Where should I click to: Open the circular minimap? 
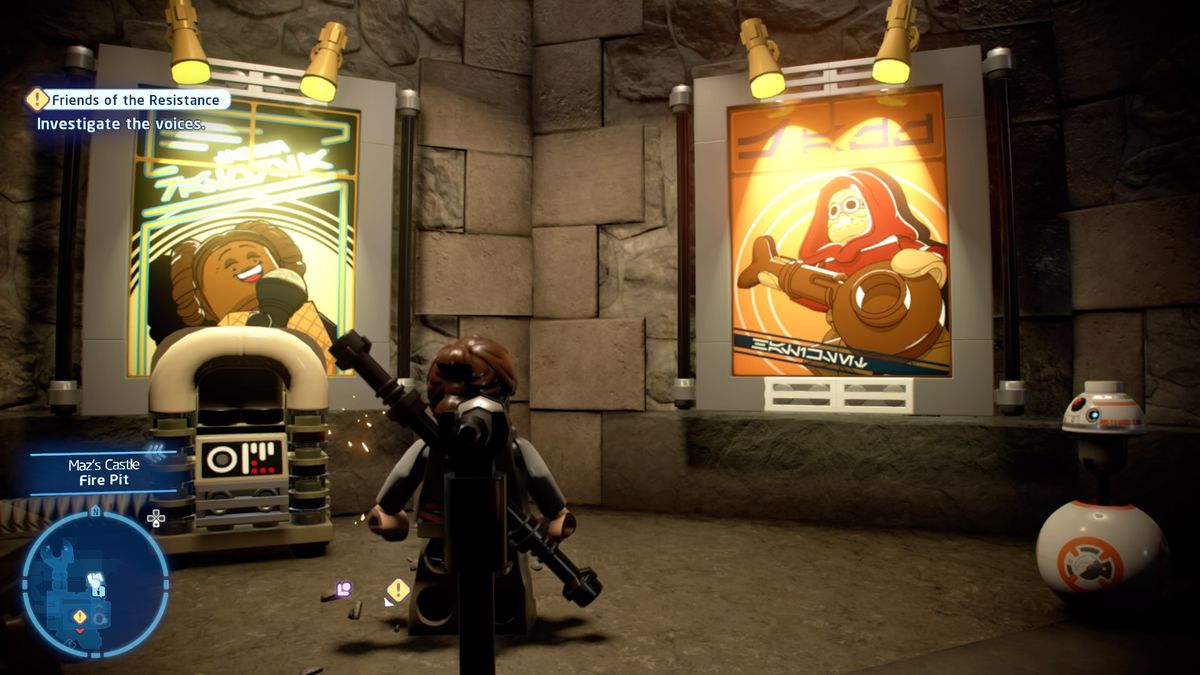[95, 584]
